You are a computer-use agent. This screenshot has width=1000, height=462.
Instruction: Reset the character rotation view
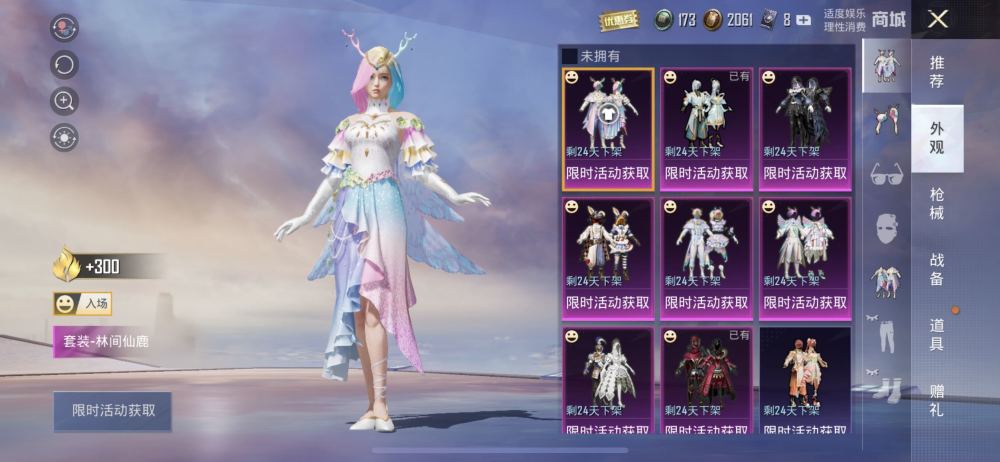pyautogui.click(x=64, y=65)
